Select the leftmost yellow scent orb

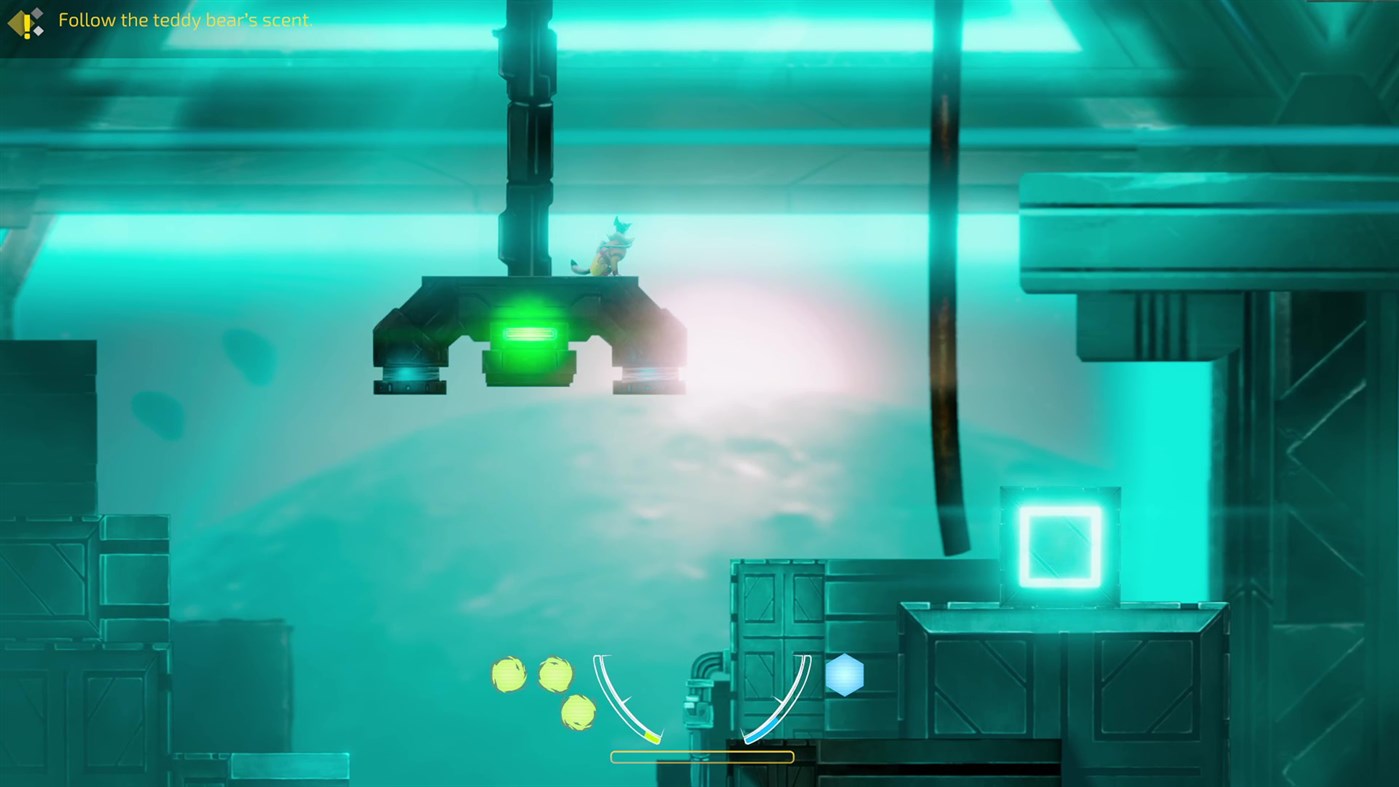pos(507,674)
